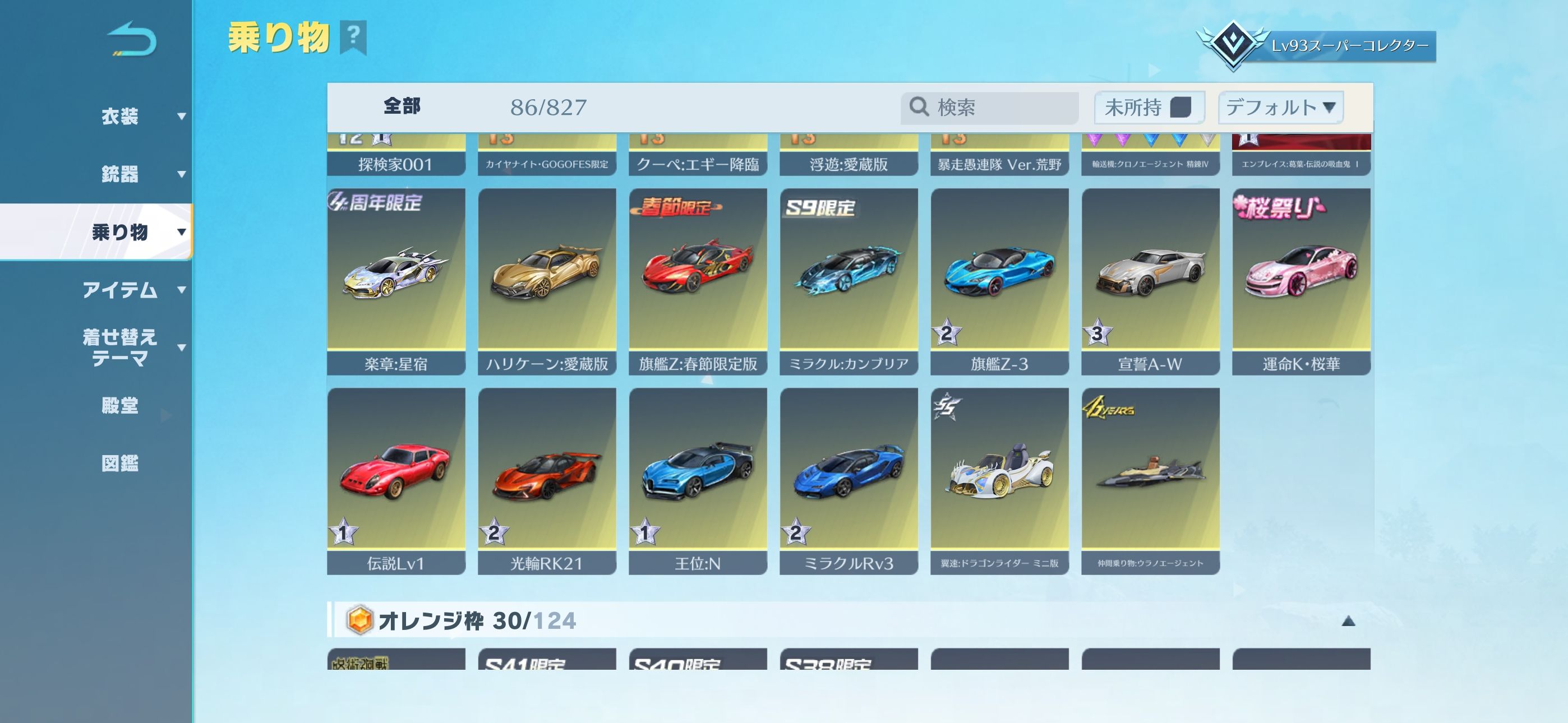Open the 着せ替えテーマ category
Viewport: 1568px width, 723px height.
(x=121, y=347)
